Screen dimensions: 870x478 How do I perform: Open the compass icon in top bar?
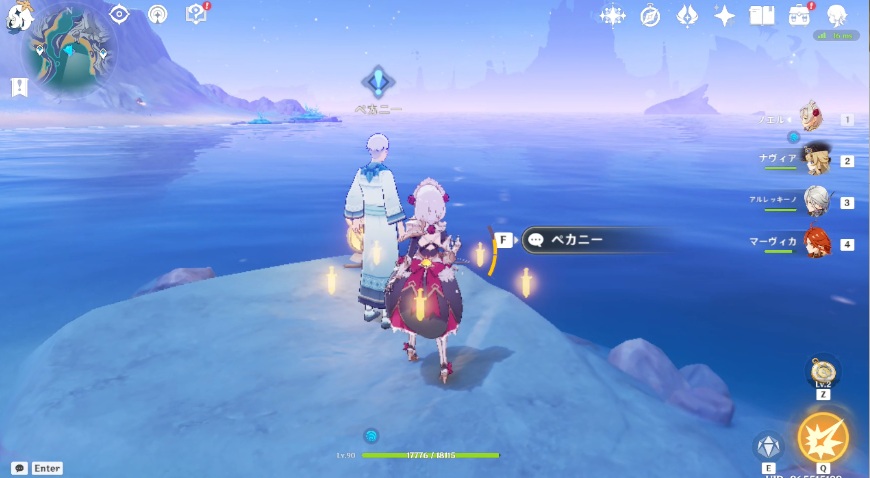650,16
